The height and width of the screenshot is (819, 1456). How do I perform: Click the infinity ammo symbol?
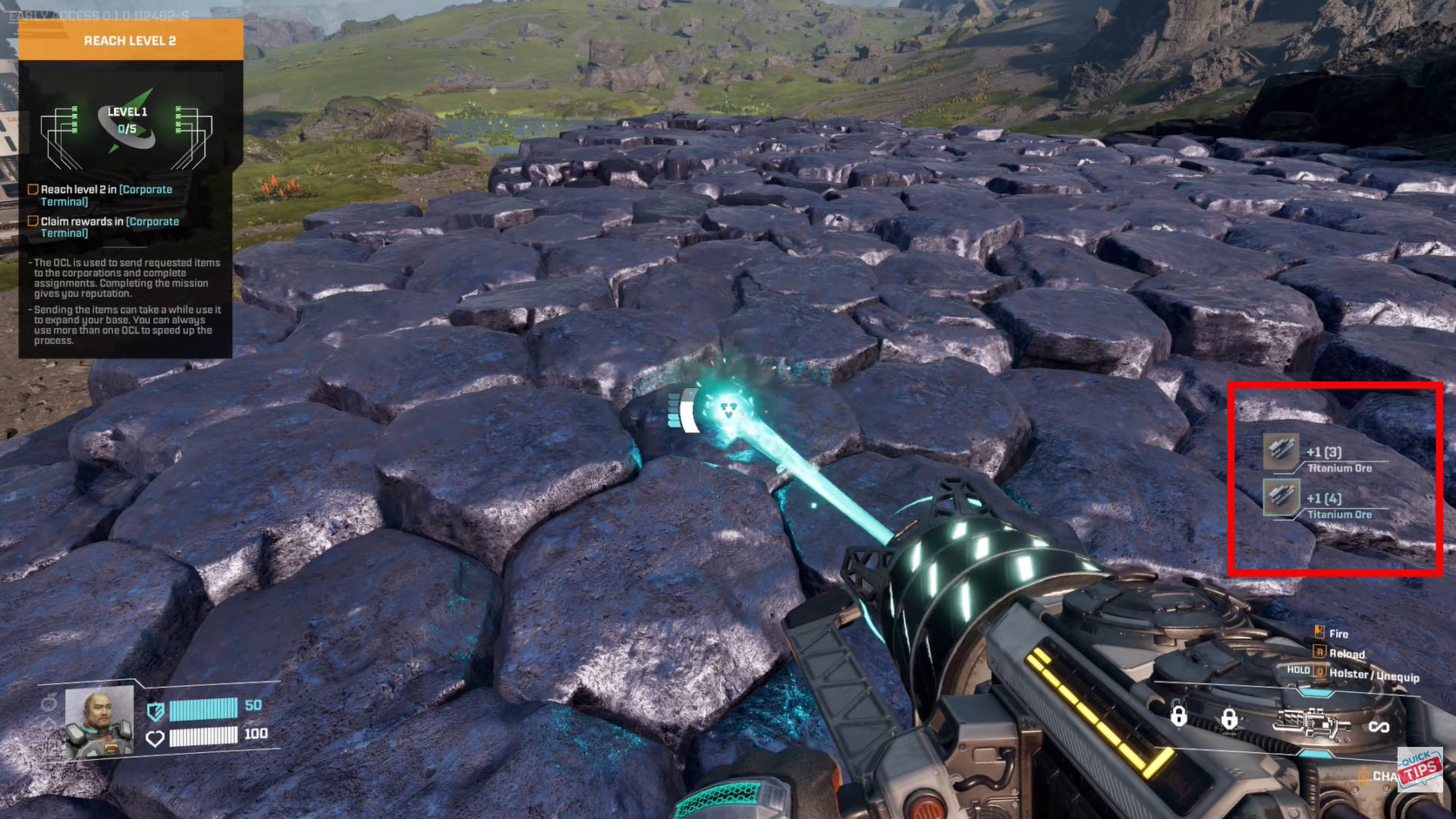pyautogui.click(x=1378, y=727)
